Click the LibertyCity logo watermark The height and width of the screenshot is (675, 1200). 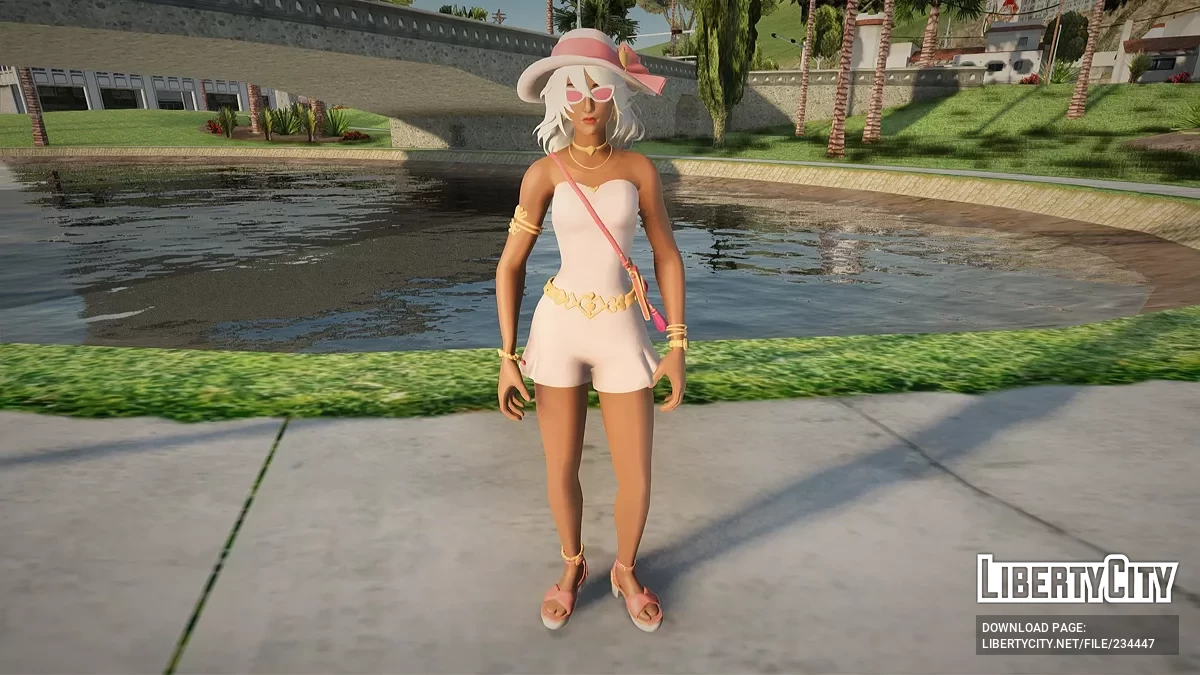[x=1076, y=579]
